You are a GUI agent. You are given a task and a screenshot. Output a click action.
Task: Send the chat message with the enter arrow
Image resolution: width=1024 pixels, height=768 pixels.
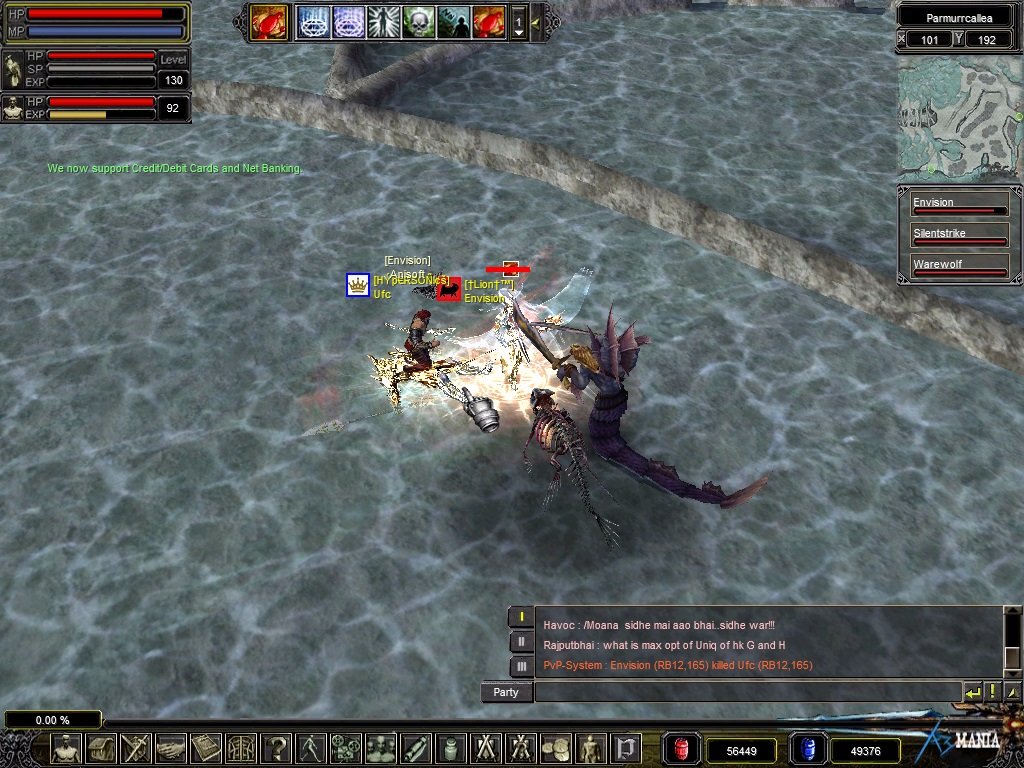(972, 692)
